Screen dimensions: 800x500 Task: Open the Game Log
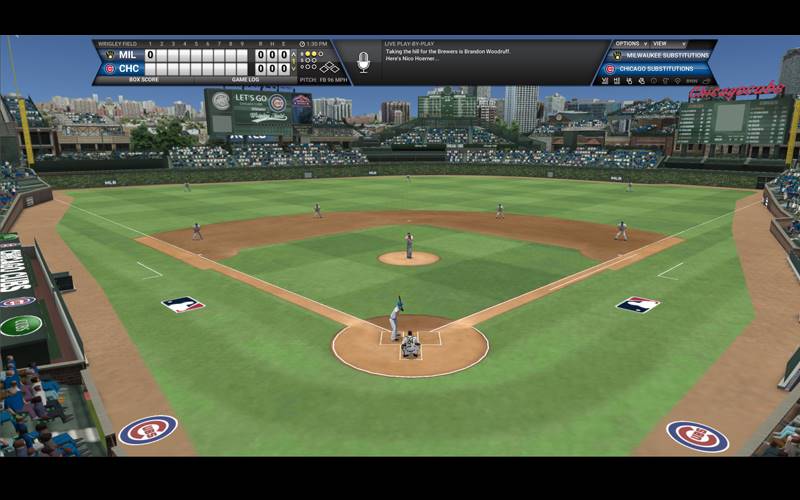coord(246,79)
